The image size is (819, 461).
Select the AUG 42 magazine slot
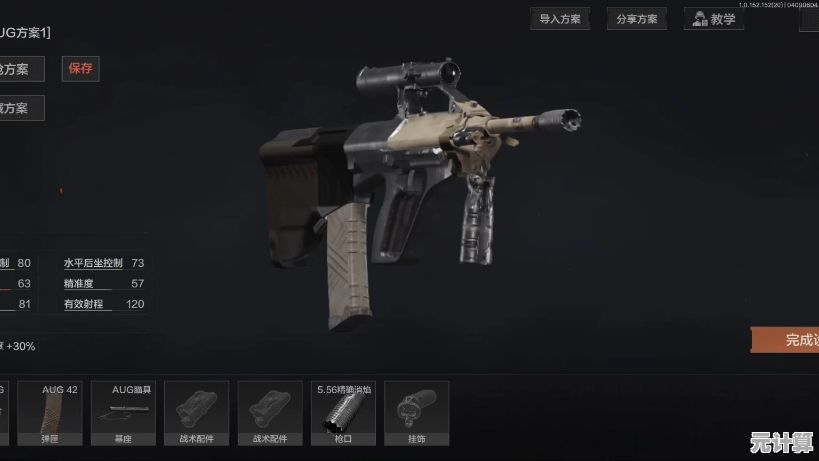pyautogui.click(x=59, y=412)
